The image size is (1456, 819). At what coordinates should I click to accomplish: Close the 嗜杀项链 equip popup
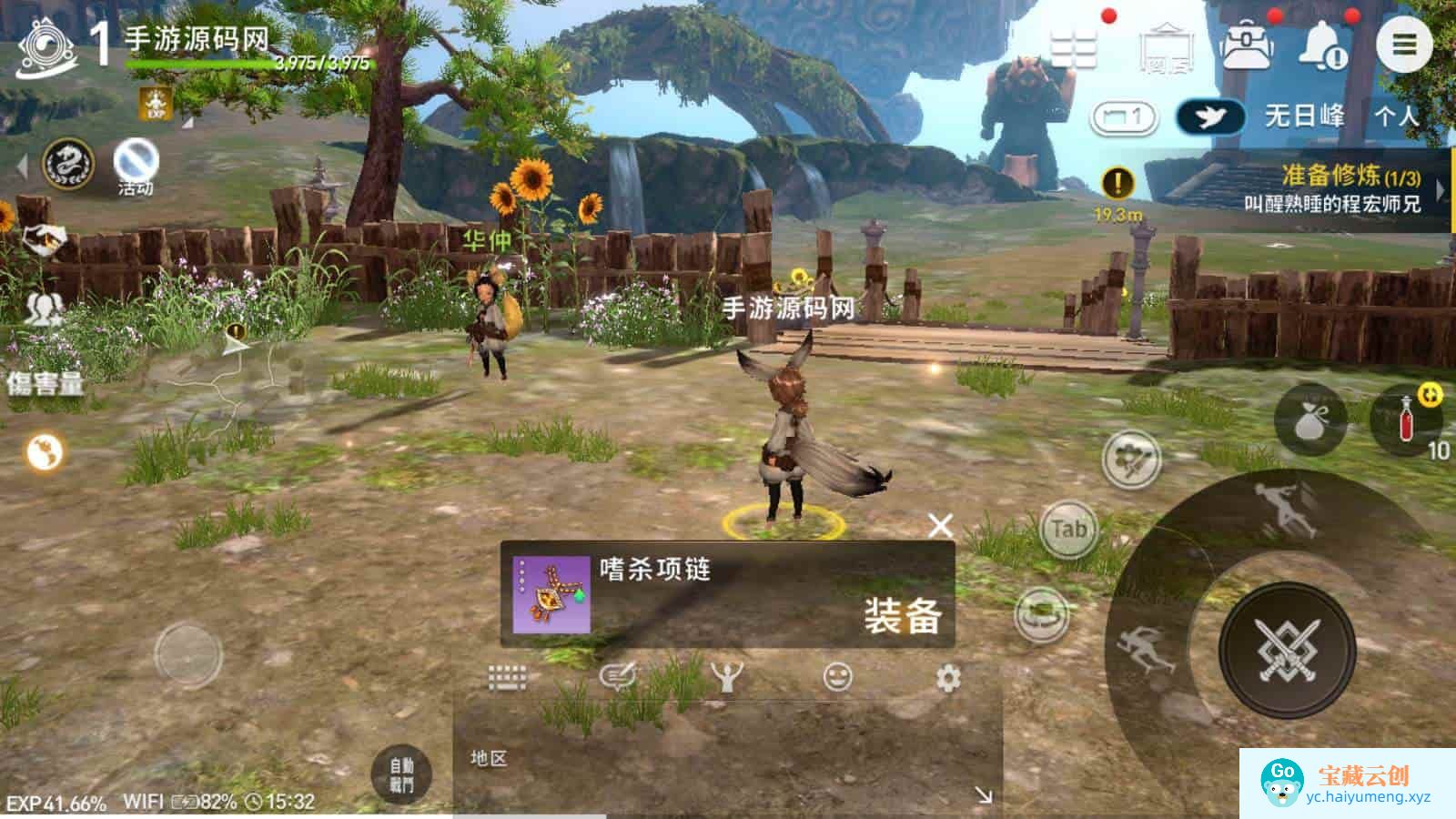940,525
